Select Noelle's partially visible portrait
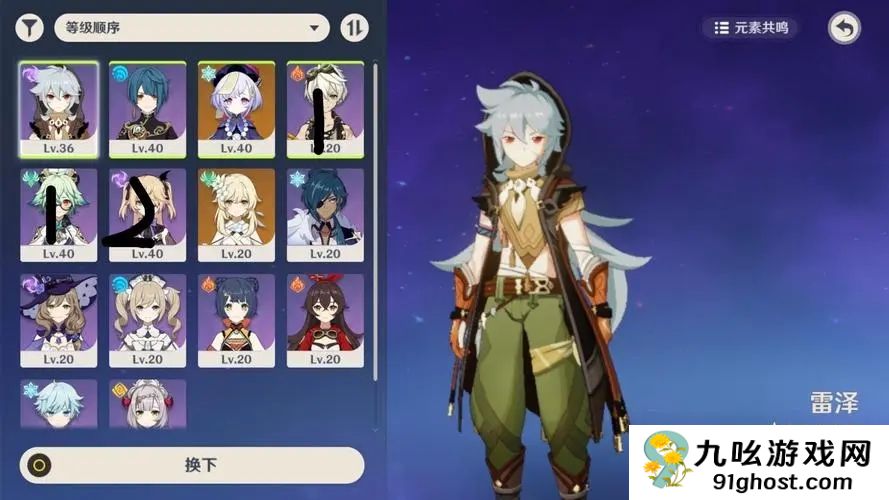 click(148, 403)
